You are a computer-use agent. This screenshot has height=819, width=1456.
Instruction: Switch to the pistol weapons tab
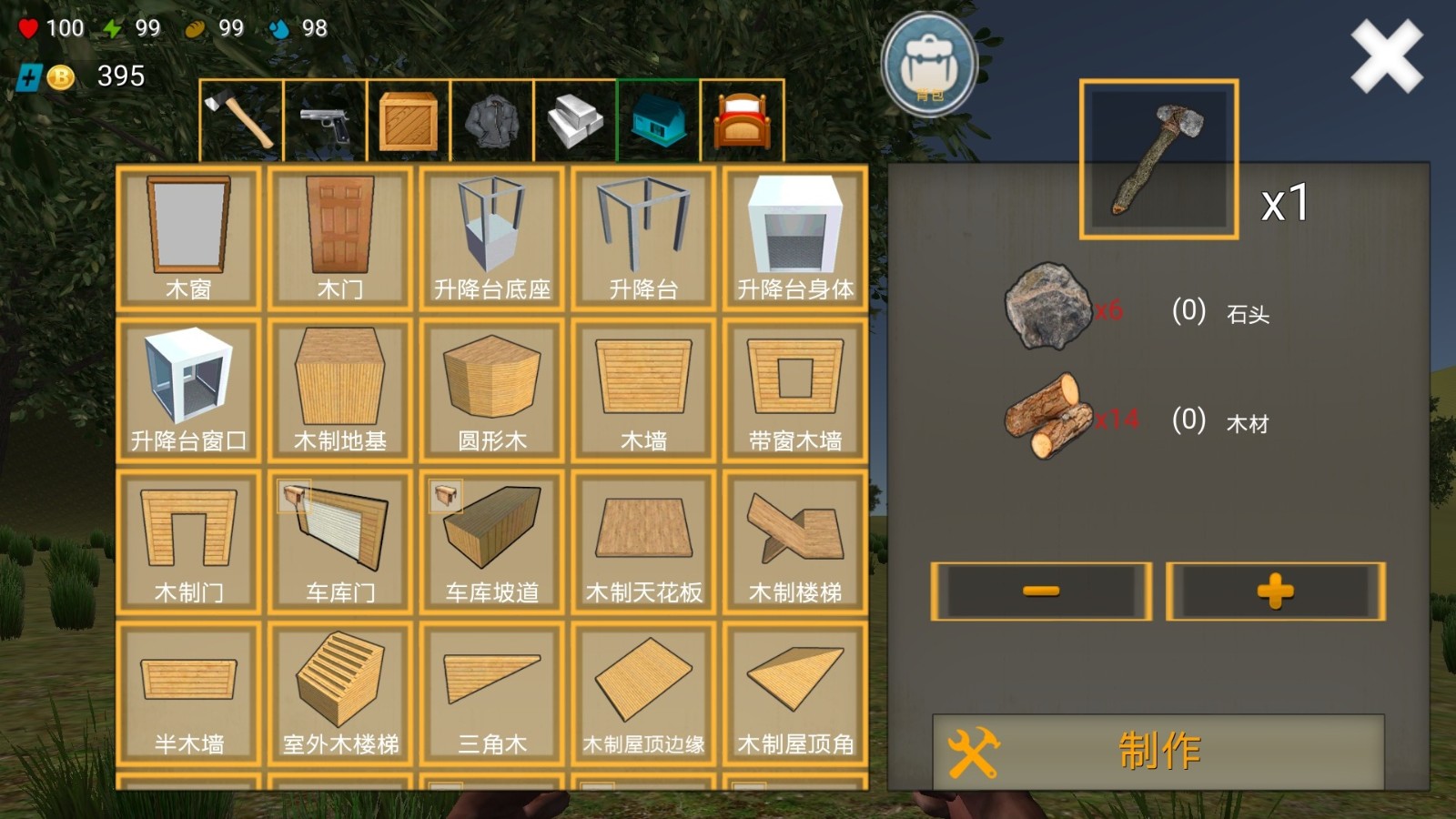pyautogui.click(x=325, y=120)
